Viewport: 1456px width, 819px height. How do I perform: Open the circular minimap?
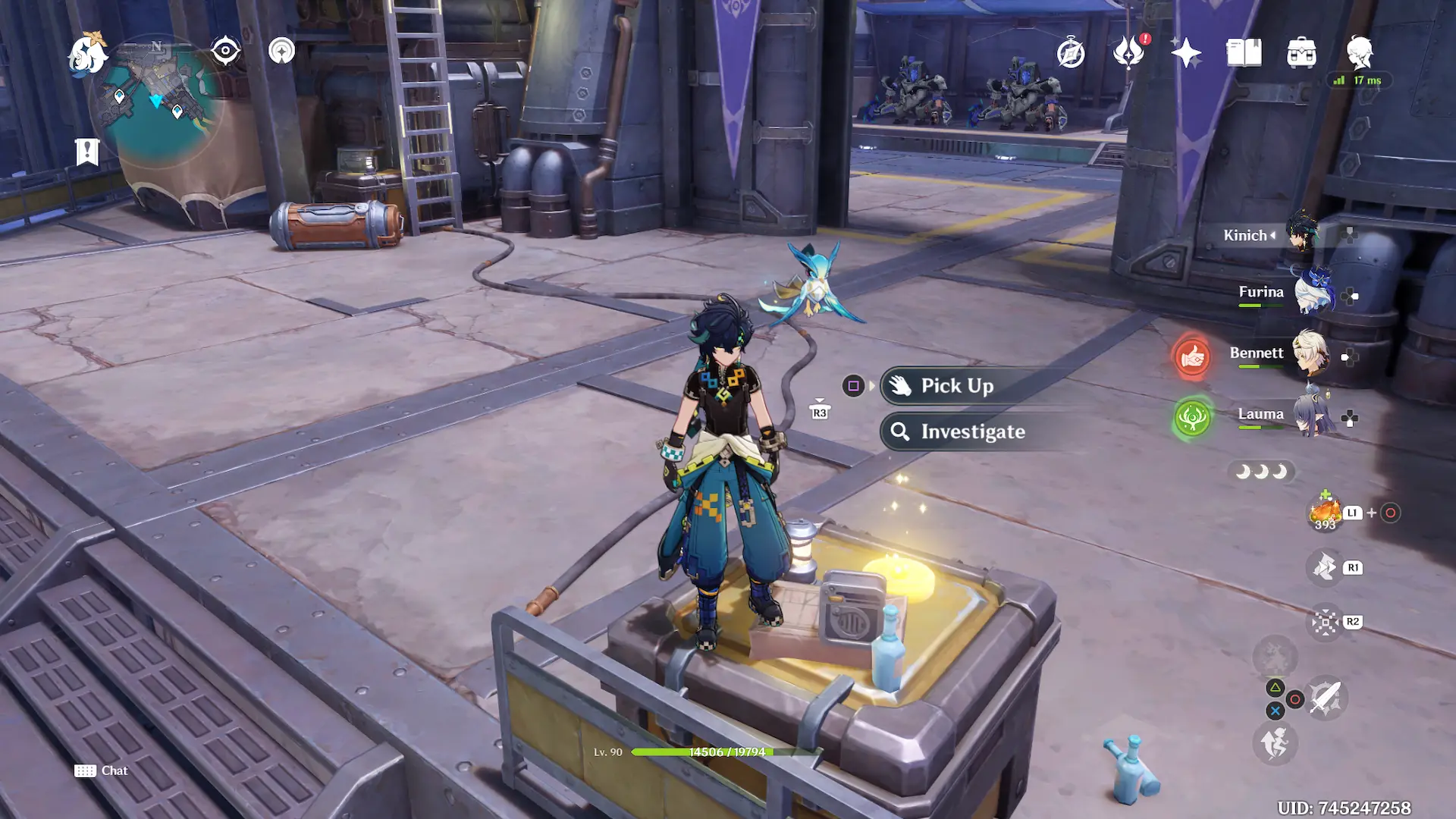click(x=158, y=102)
